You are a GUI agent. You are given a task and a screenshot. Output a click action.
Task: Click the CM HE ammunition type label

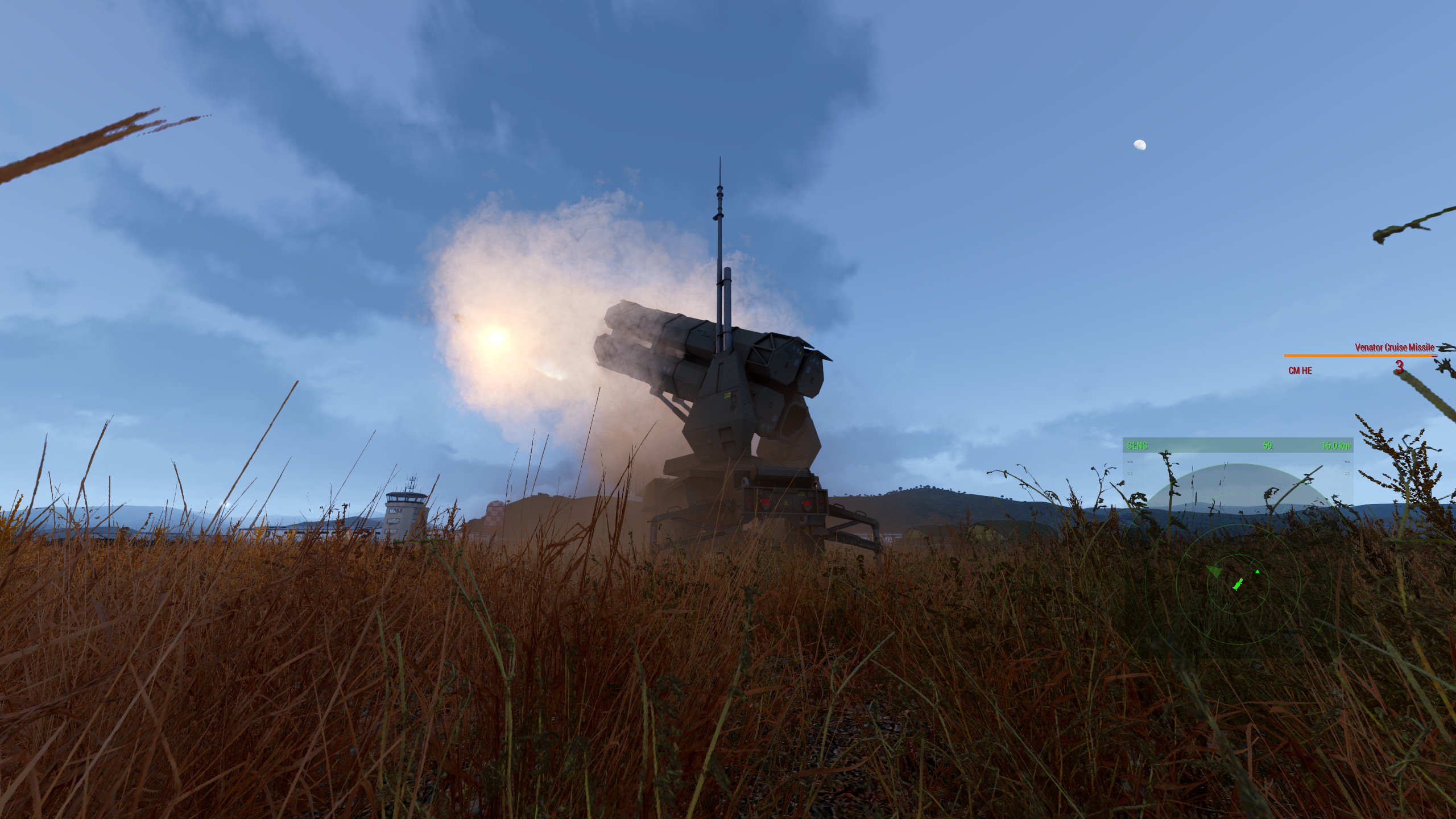(x=1300, y=371)
